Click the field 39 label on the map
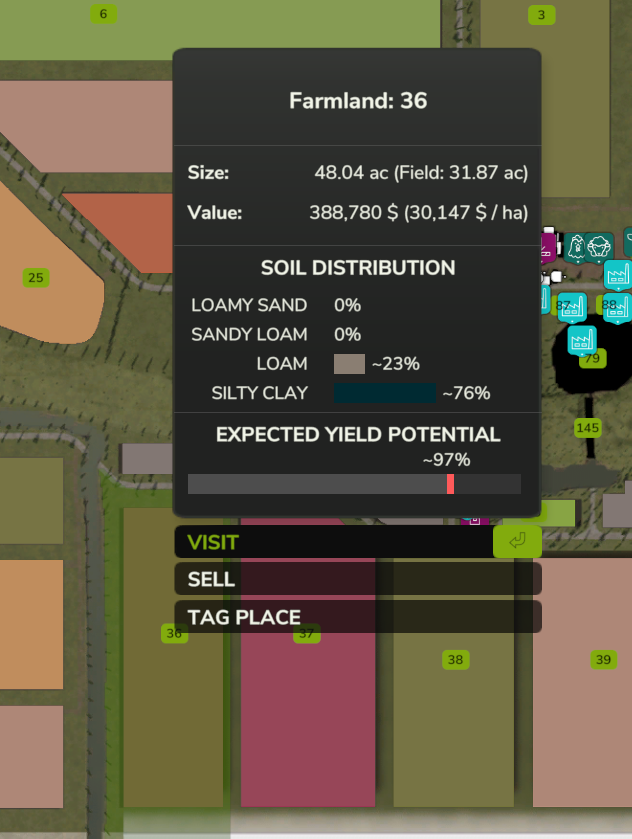This screenshot has width=632, height=839. click(x=603, y=660)
